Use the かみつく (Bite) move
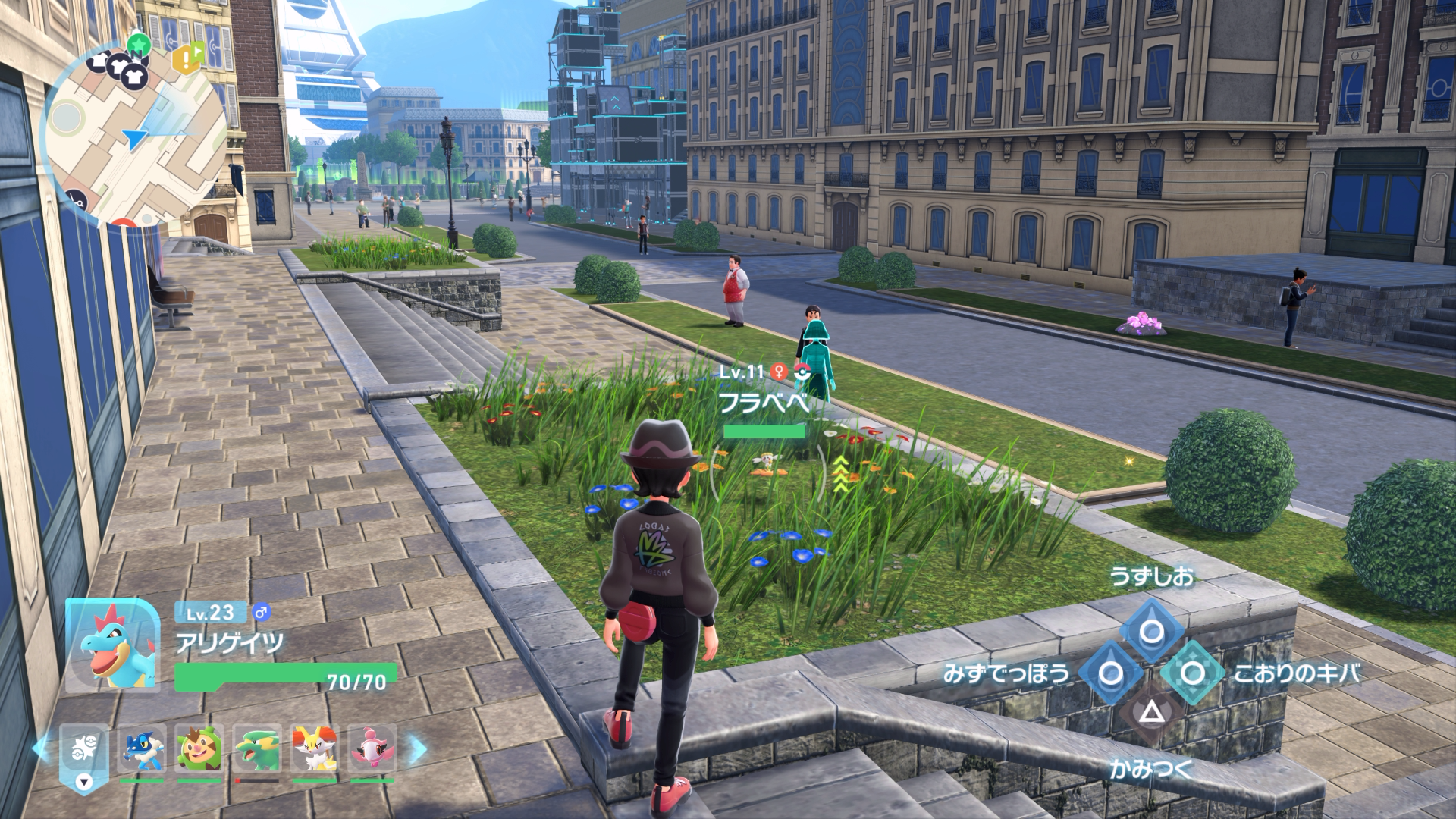The height and width of the screenshot is (819, 1456). click(1152, 713)
